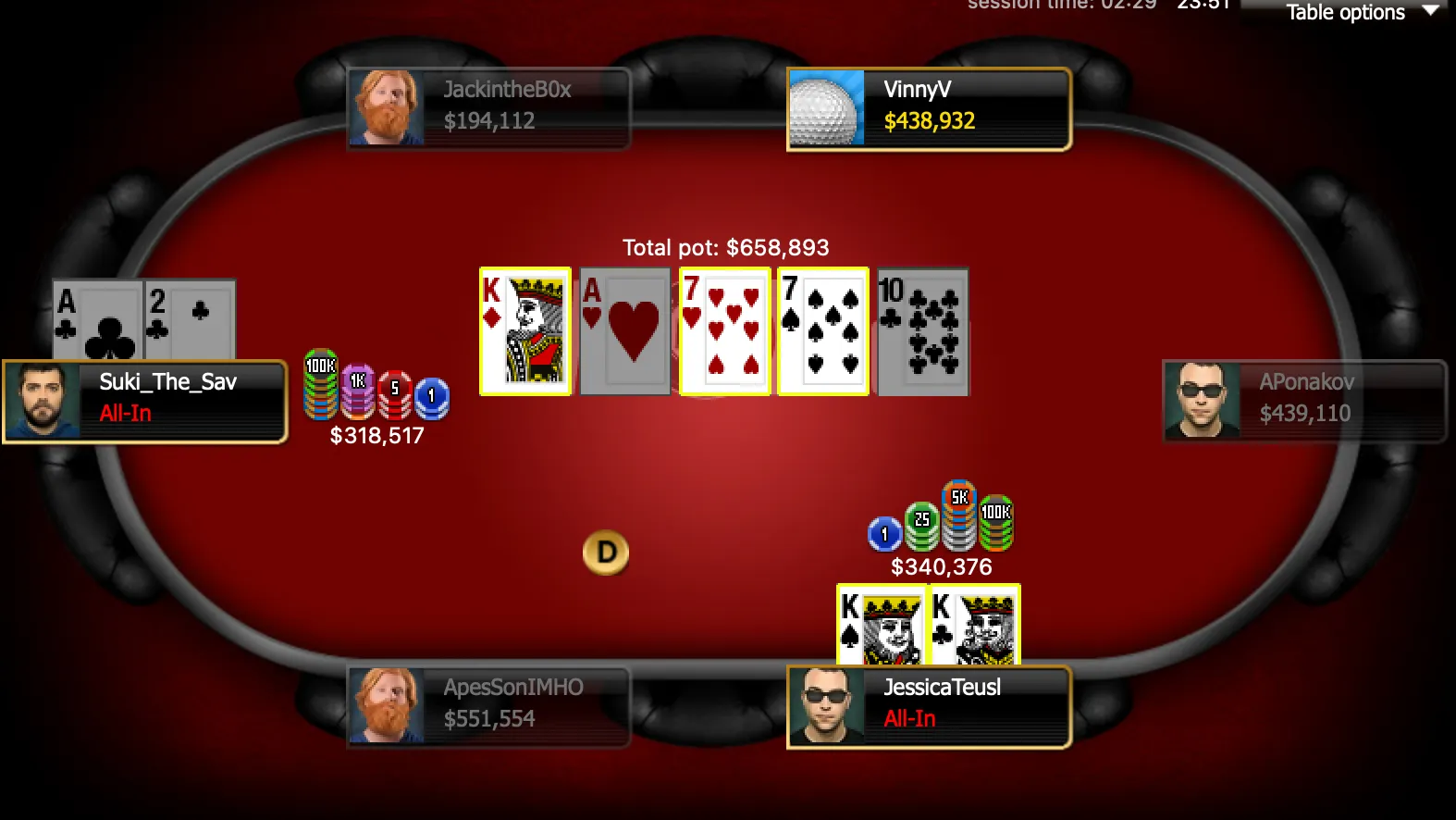The image size is (1456, 820).
Task: Click JessicaTeusl's King of spades card
Action: pos(882,624)
